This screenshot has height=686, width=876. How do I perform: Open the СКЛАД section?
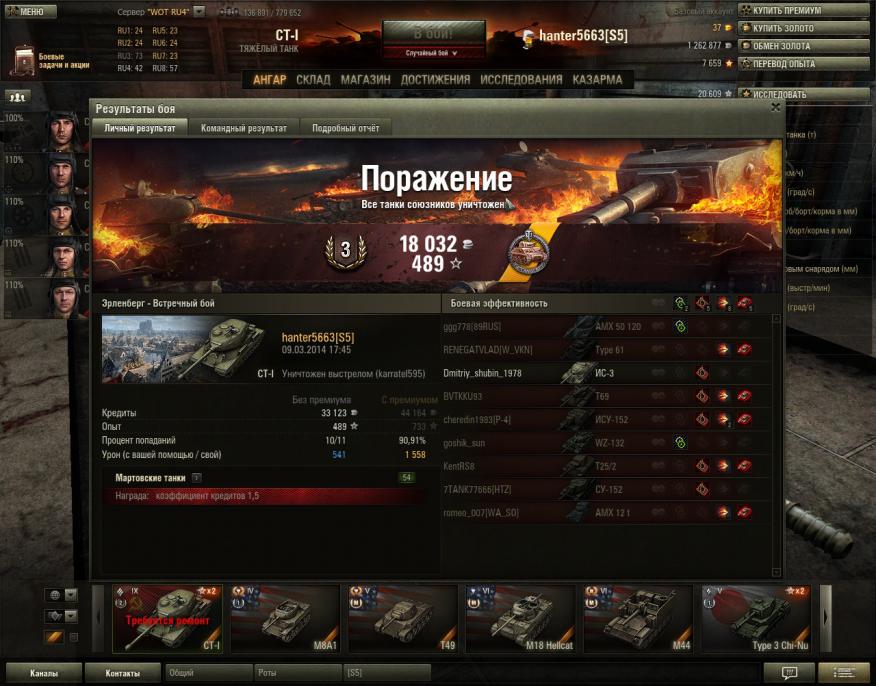[x=313, y=80]
